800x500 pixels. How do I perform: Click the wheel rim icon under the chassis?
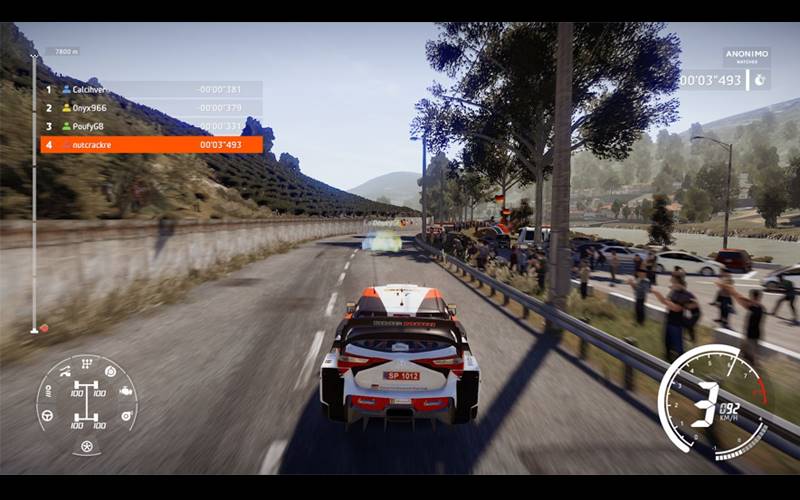[x=87, y=445]
